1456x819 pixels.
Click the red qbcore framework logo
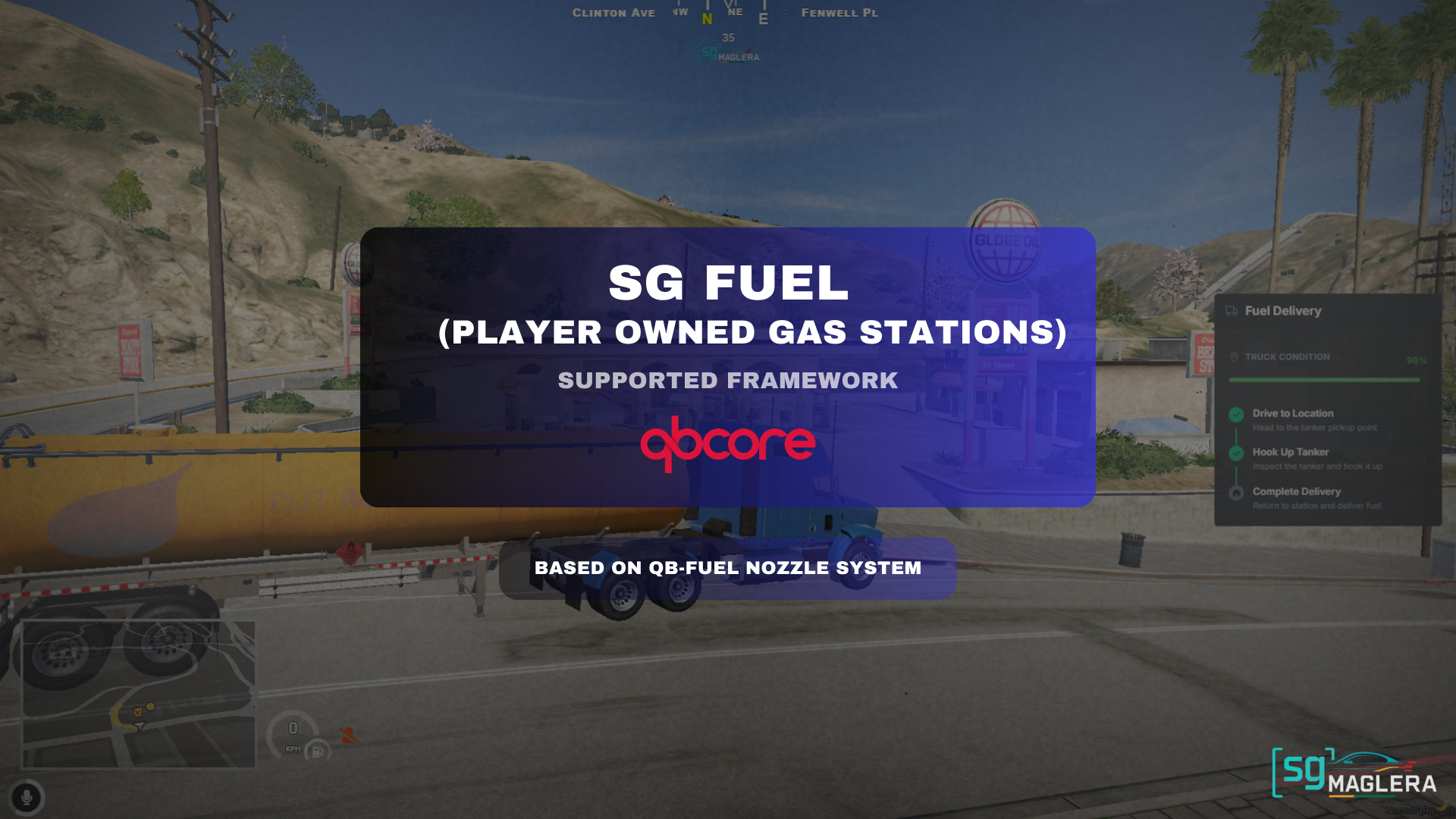pos(727,444)
